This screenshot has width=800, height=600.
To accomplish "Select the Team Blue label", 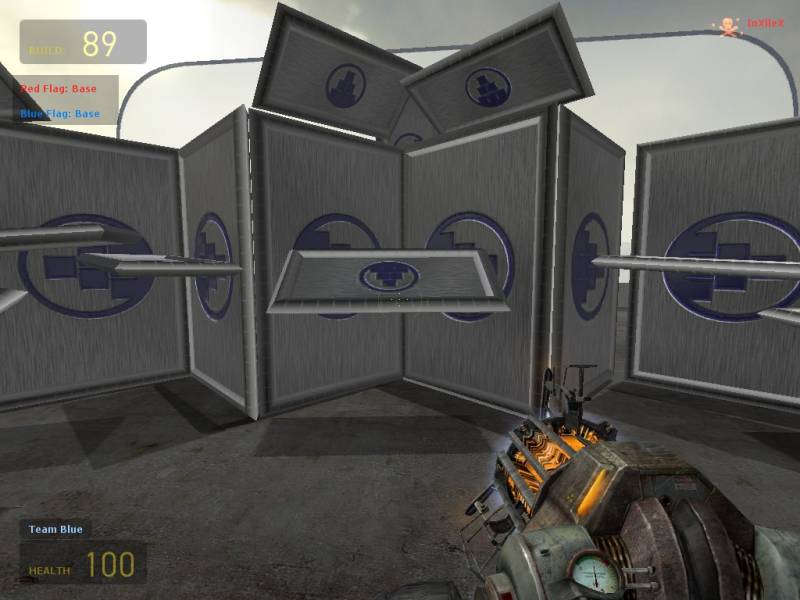I will [x=55, y=529].
